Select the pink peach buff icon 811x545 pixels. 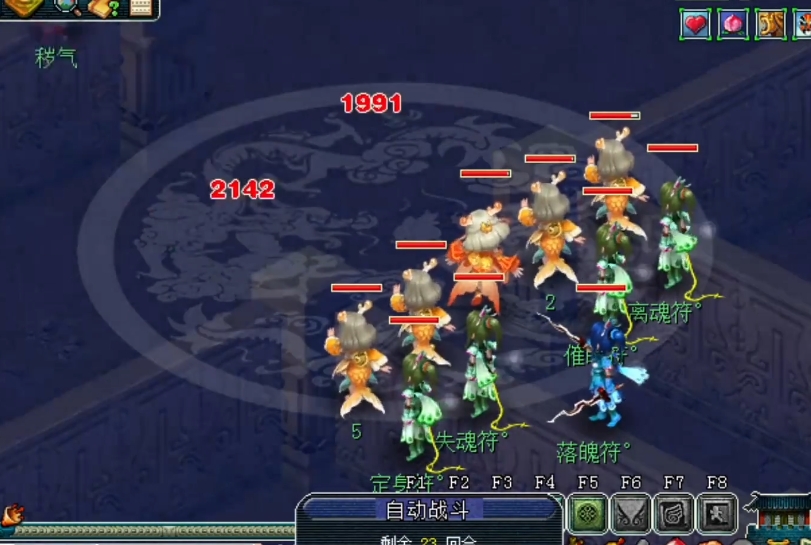733,24
